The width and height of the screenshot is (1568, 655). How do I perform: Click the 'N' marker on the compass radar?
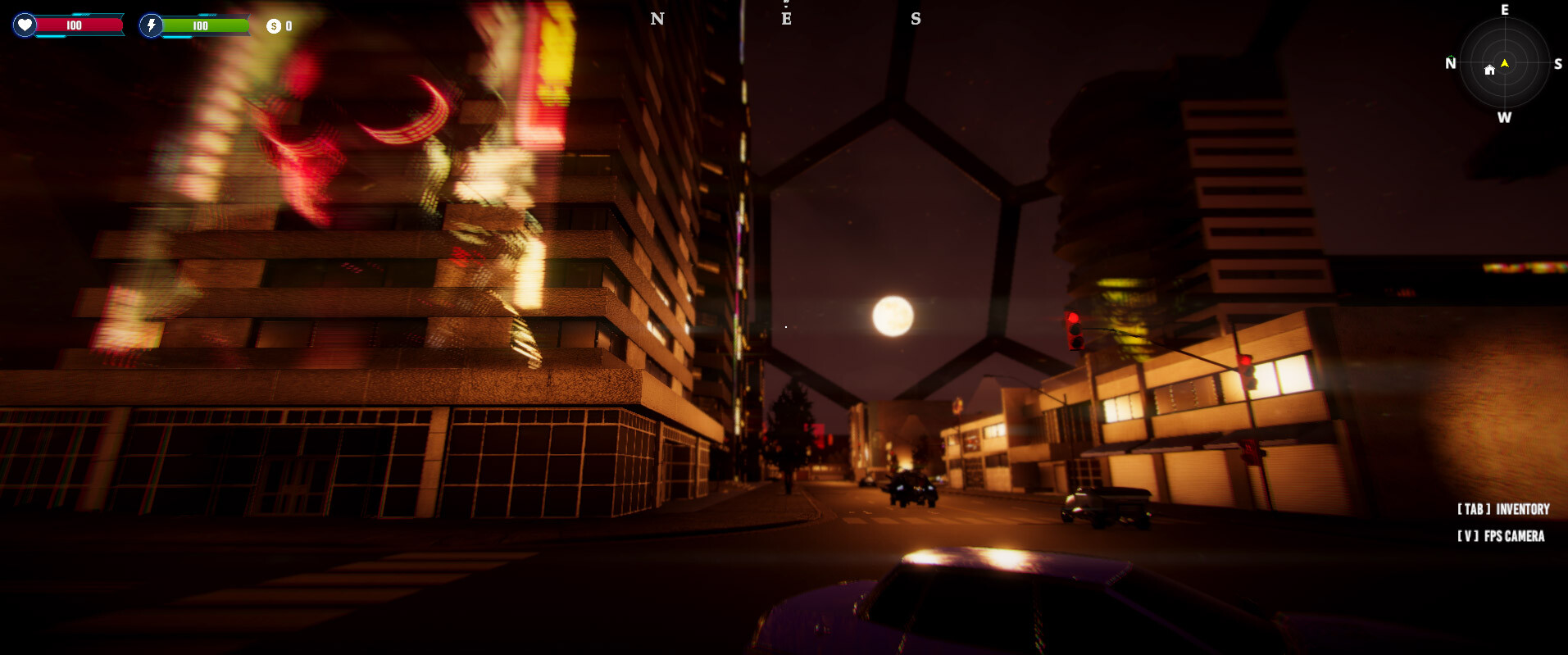coord(1451,63)
